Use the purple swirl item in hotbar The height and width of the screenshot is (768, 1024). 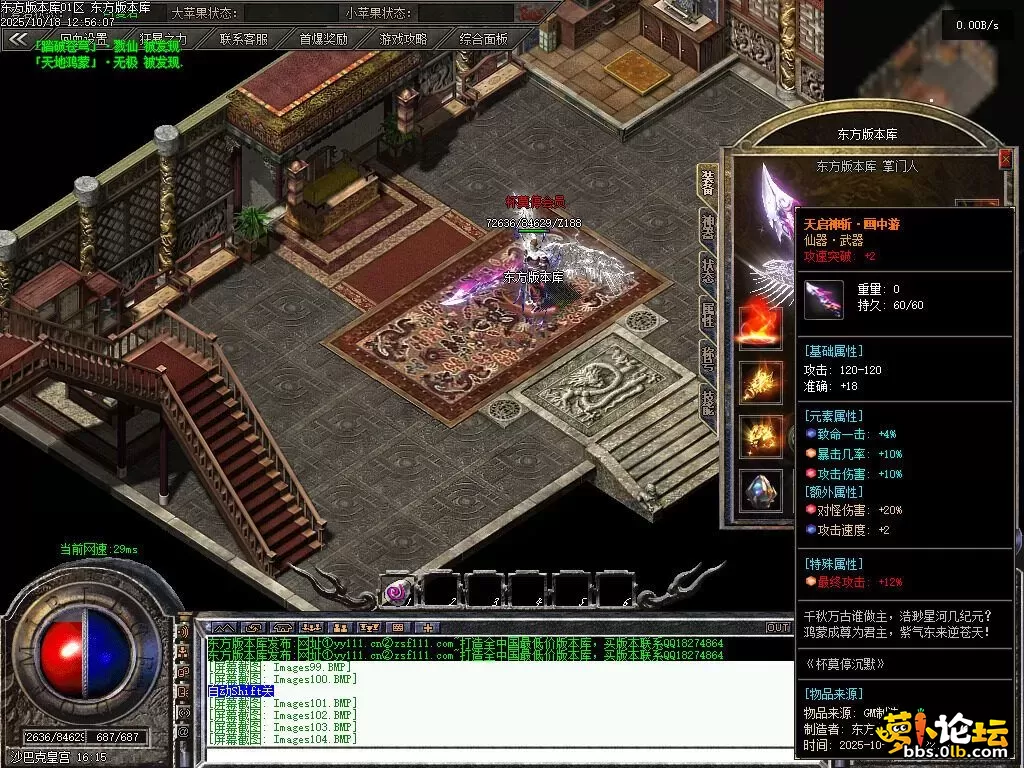[398, 592]
